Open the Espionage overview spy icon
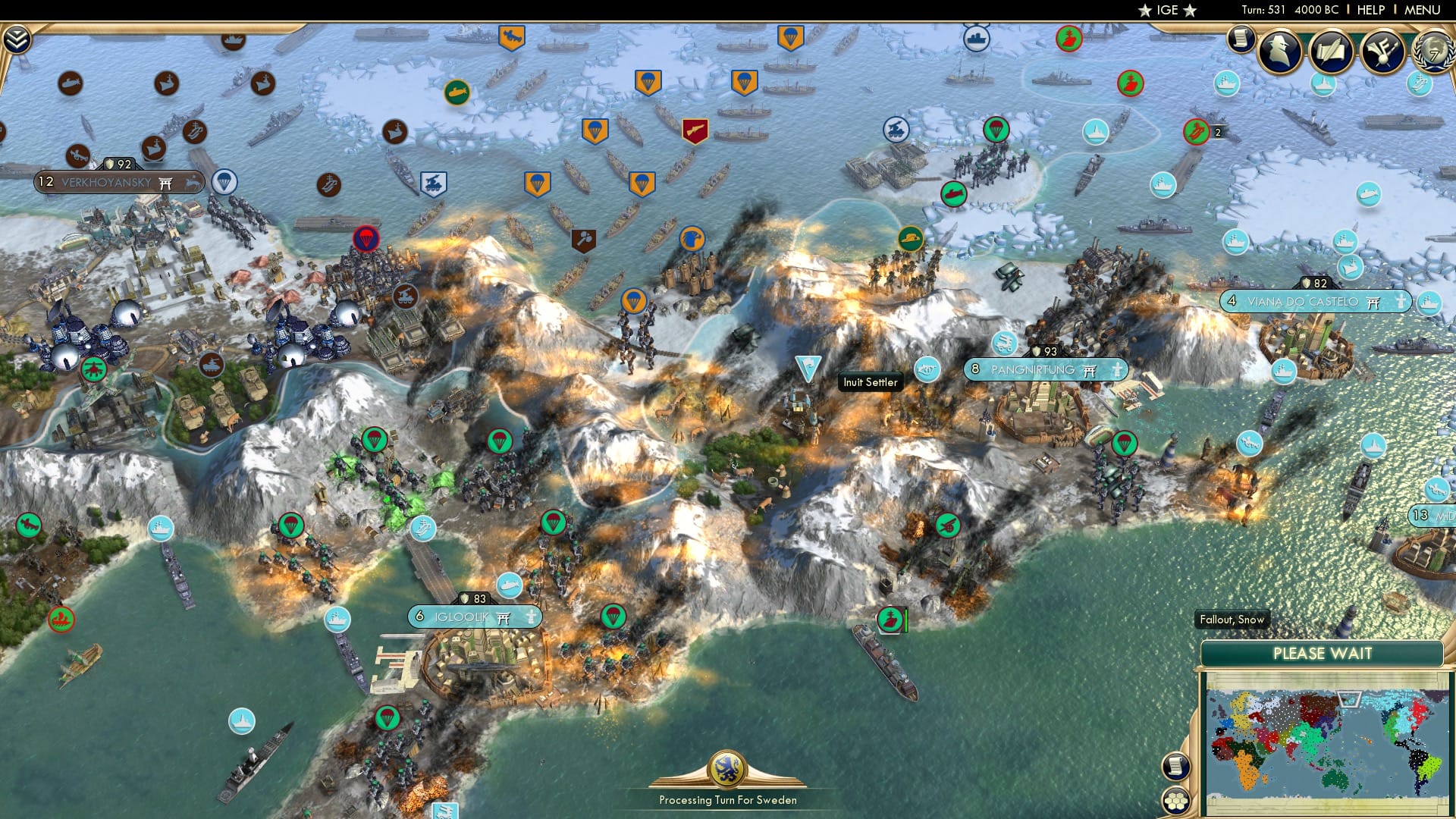The height and width of the screenshot is (819, 1456). (x=1279, y=48)
